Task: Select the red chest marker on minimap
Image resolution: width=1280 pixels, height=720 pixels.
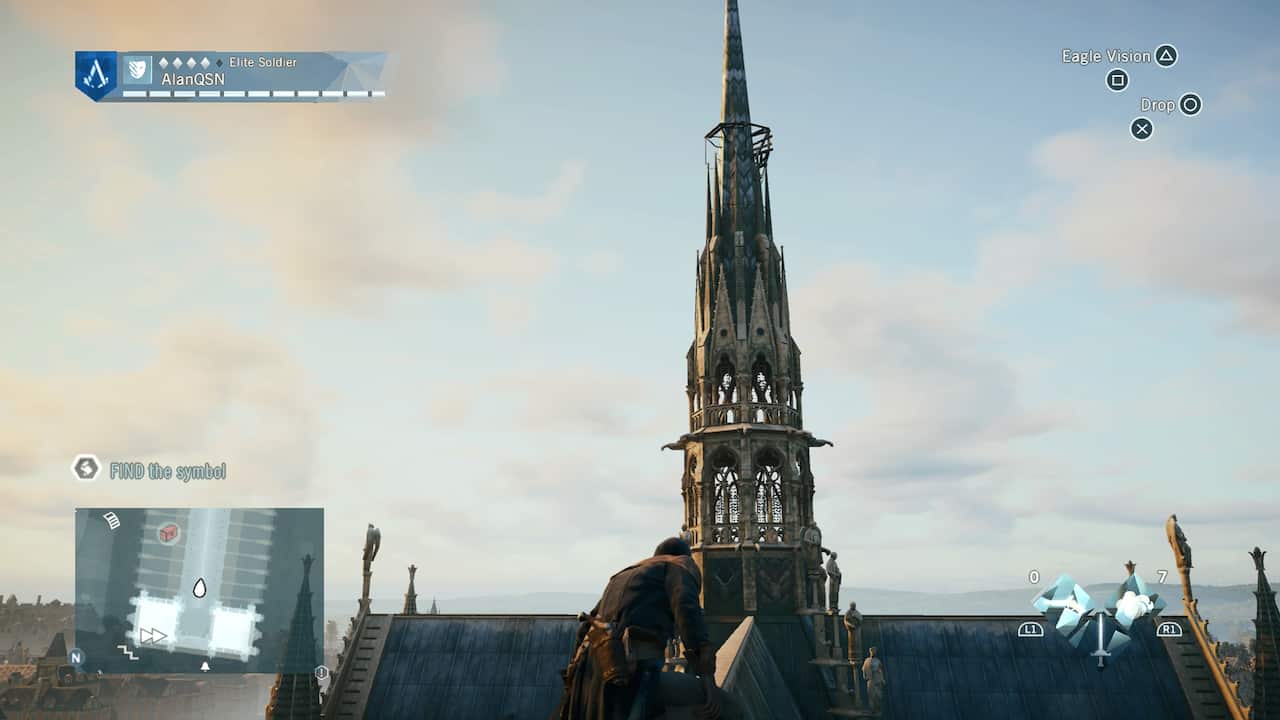Action: 168,533
